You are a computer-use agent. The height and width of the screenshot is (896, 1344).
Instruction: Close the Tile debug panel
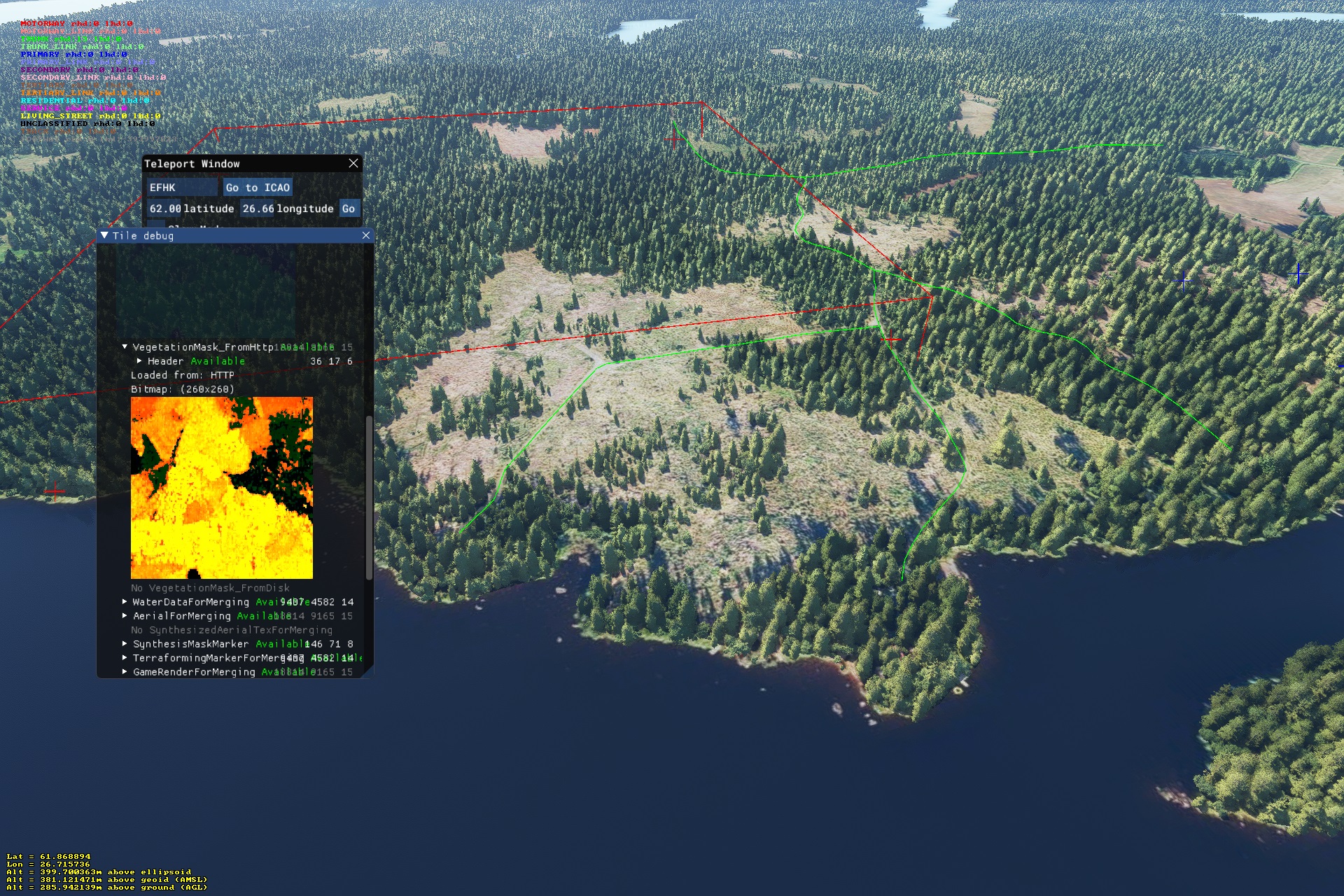click(366, 236)
